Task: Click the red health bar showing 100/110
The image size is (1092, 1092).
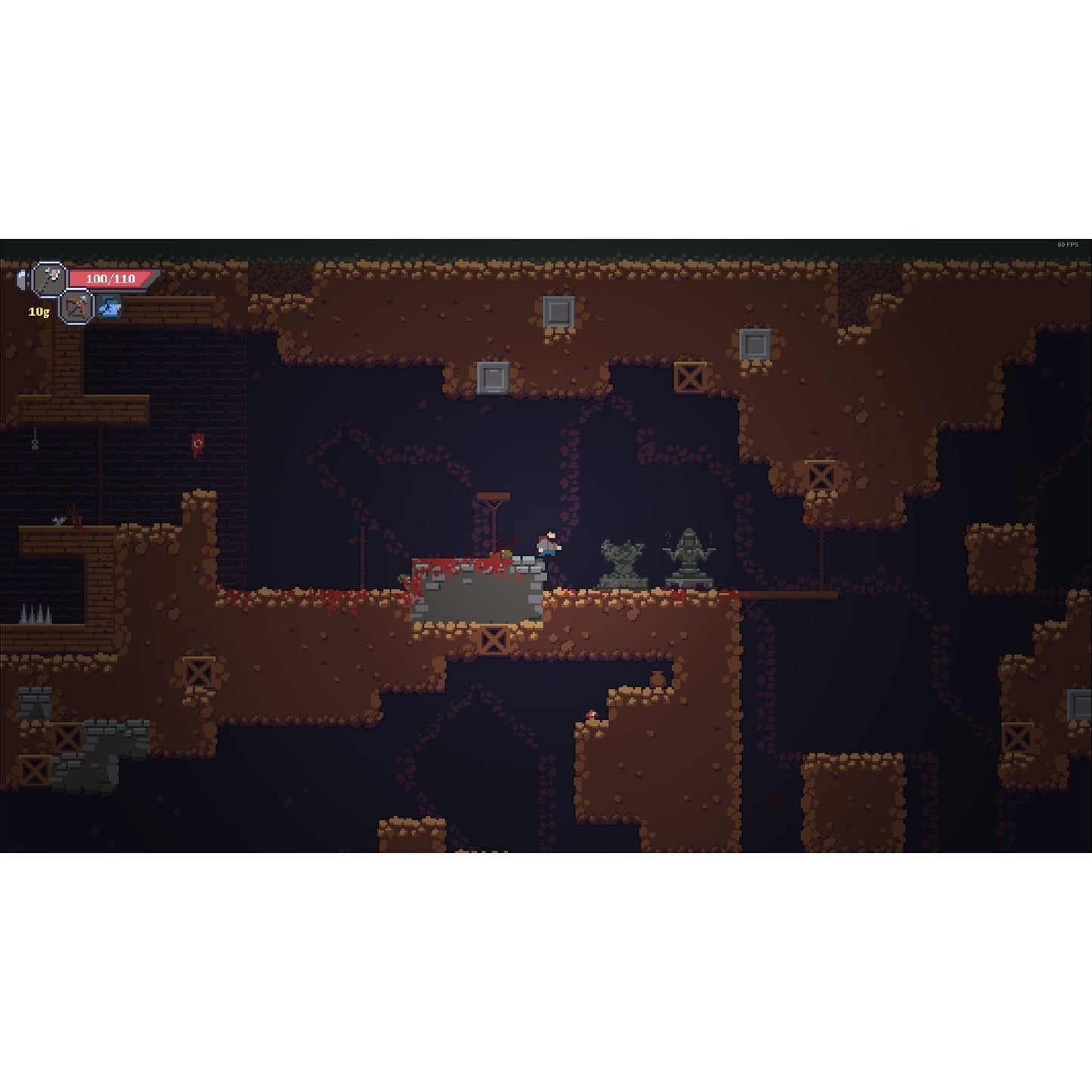Action: (110, 277)
